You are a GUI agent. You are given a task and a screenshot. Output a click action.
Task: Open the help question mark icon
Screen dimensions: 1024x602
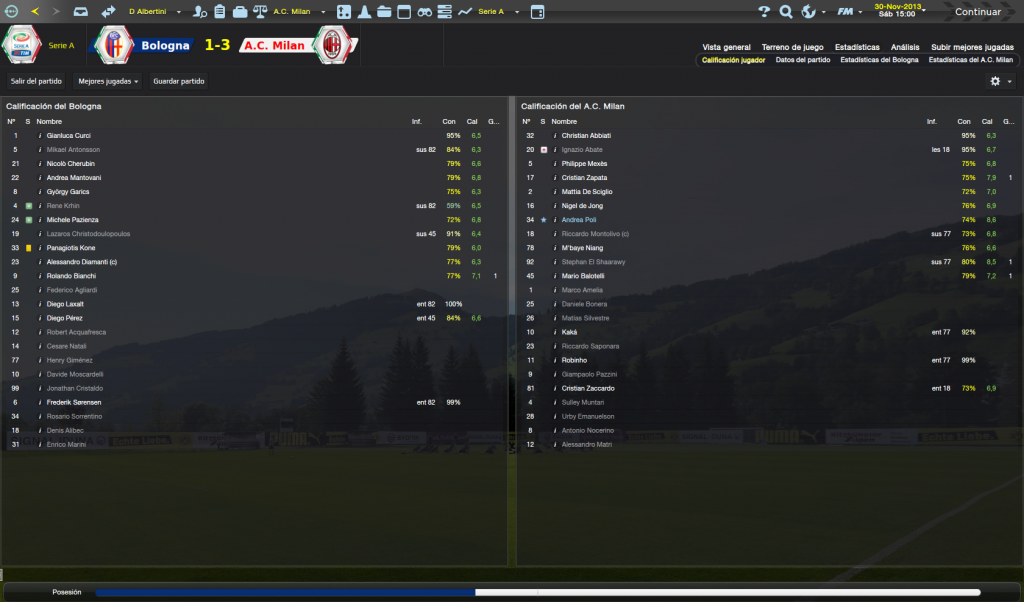tap(765, 12)
